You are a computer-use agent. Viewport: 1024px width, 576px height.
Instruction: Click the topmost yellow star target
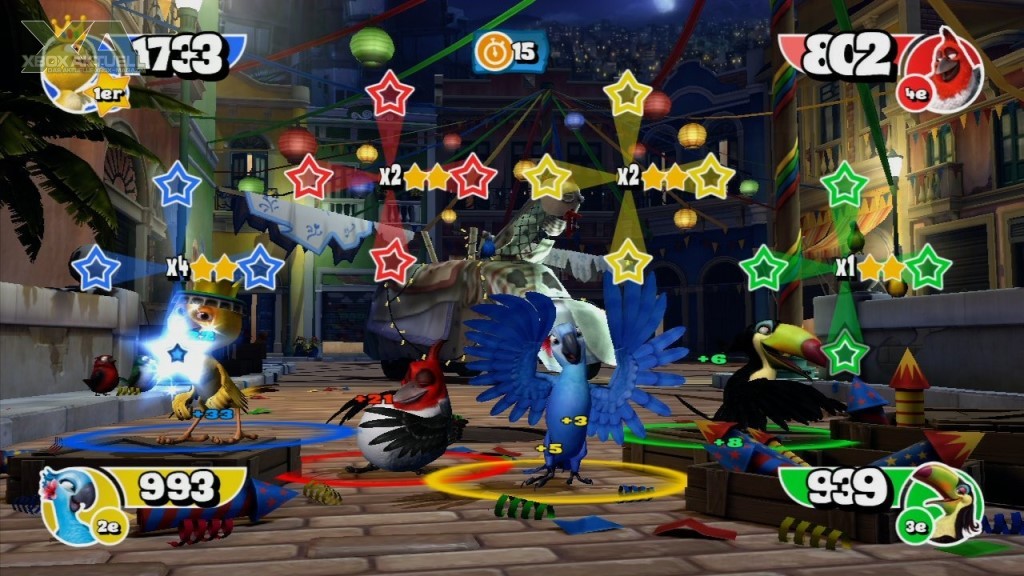point(628,93)
